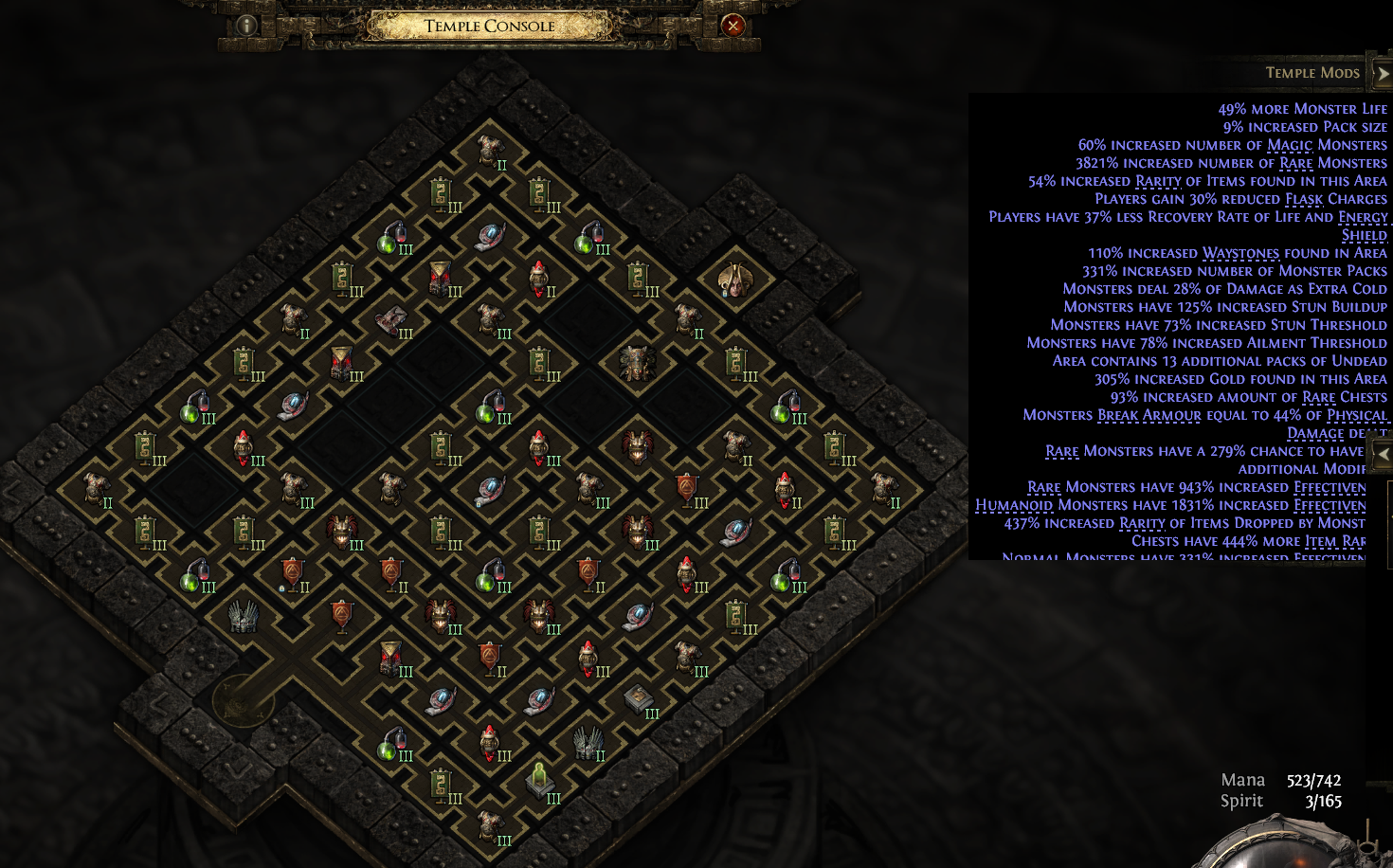Pick the glowing green altar room
Viewport: 1393px width, 868px height.
point(539,781)
